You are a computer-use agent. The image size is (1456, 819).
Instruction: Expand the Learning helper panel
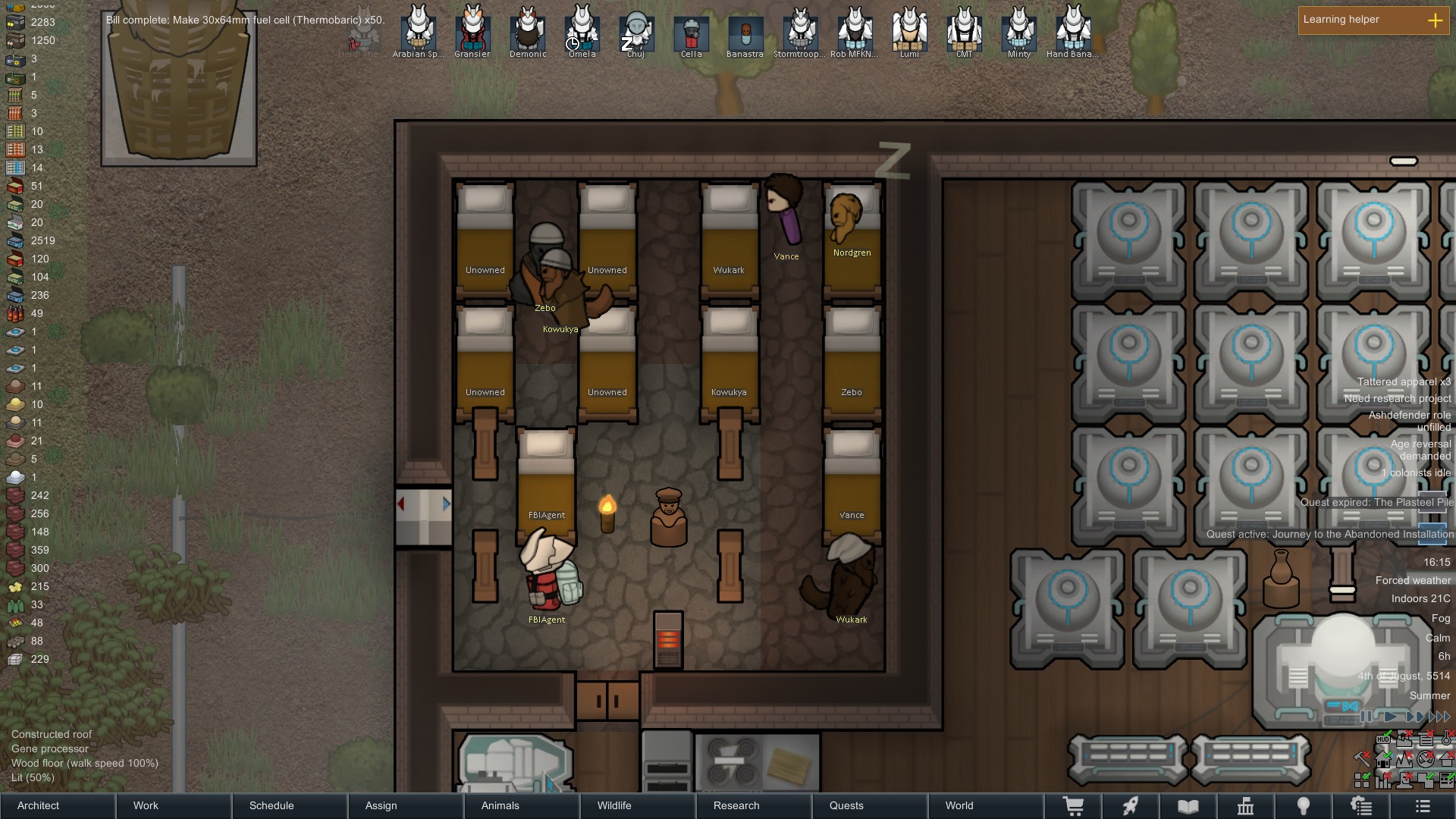click(1436, 20)
